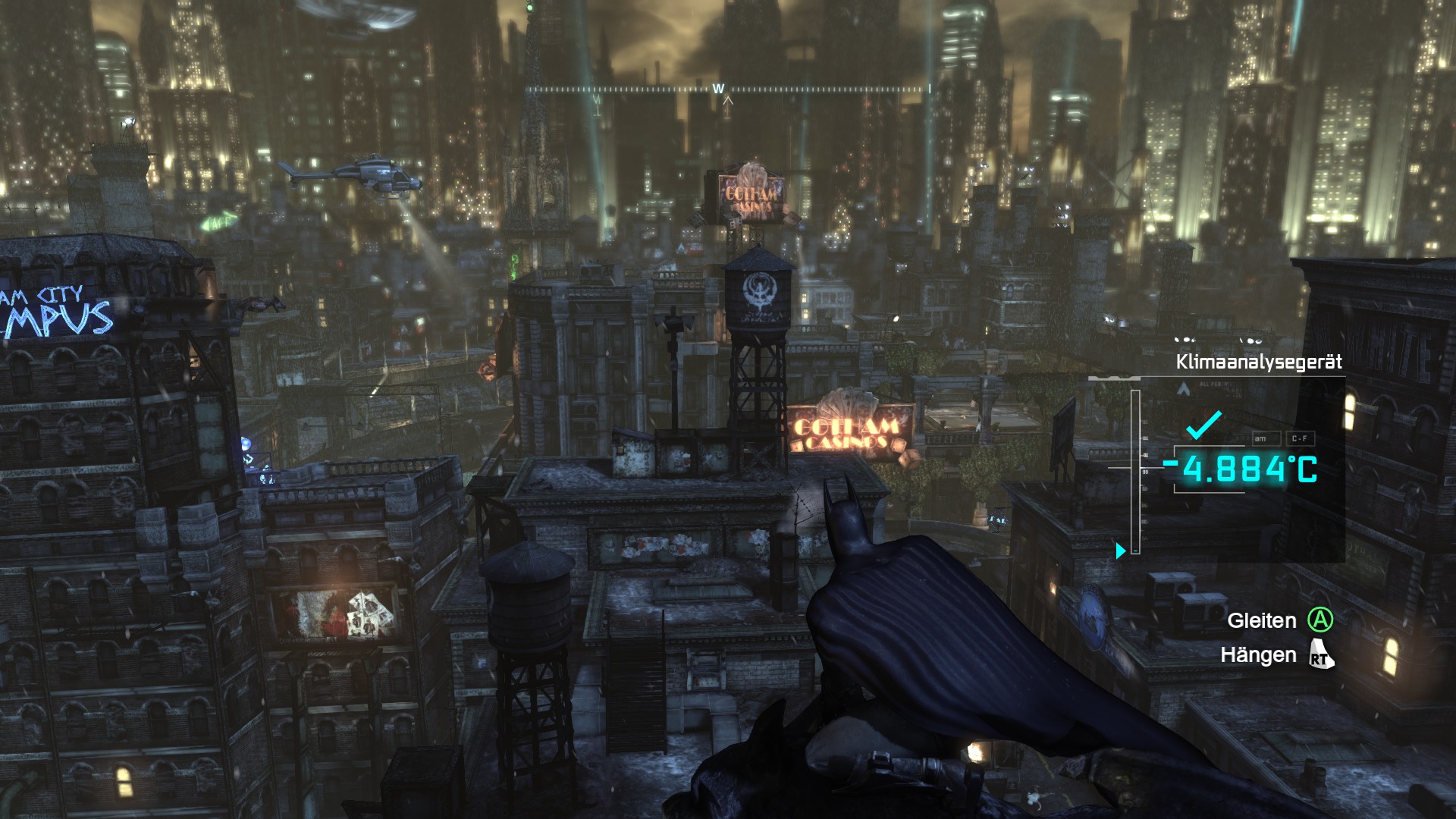Click the W marker on the compass
Viewport: 1456px width, 819px height.
[x=718, y=89]
